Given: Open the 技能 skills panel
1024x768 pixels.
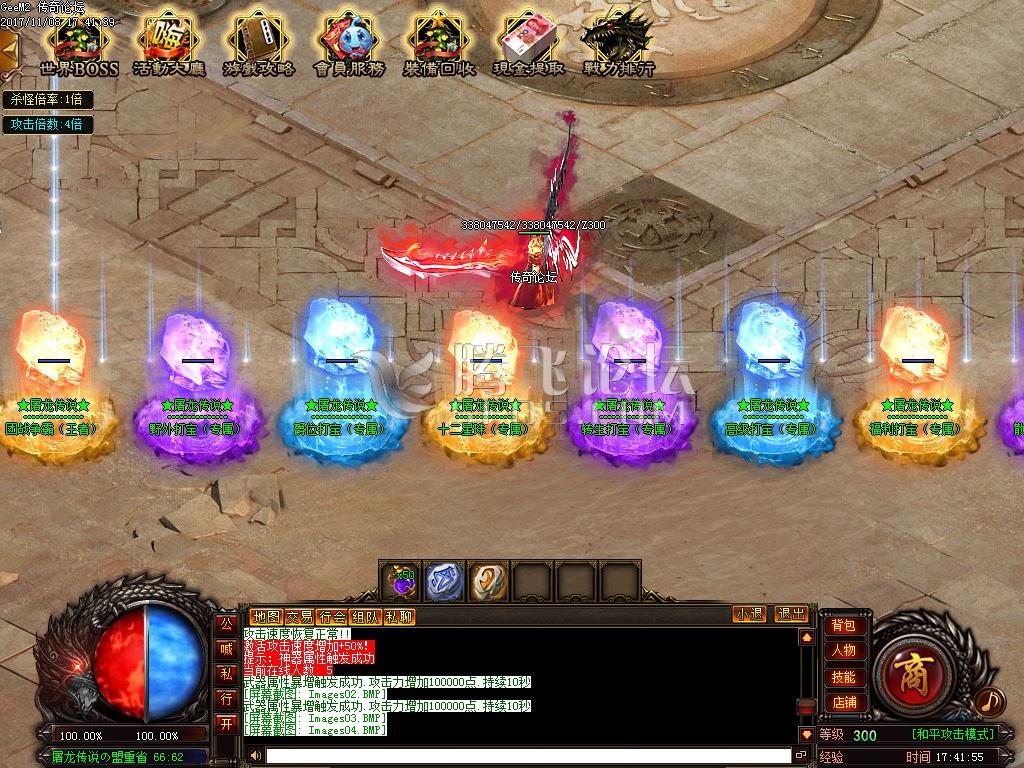Looking at the screenshot, I should pos(844,677).
